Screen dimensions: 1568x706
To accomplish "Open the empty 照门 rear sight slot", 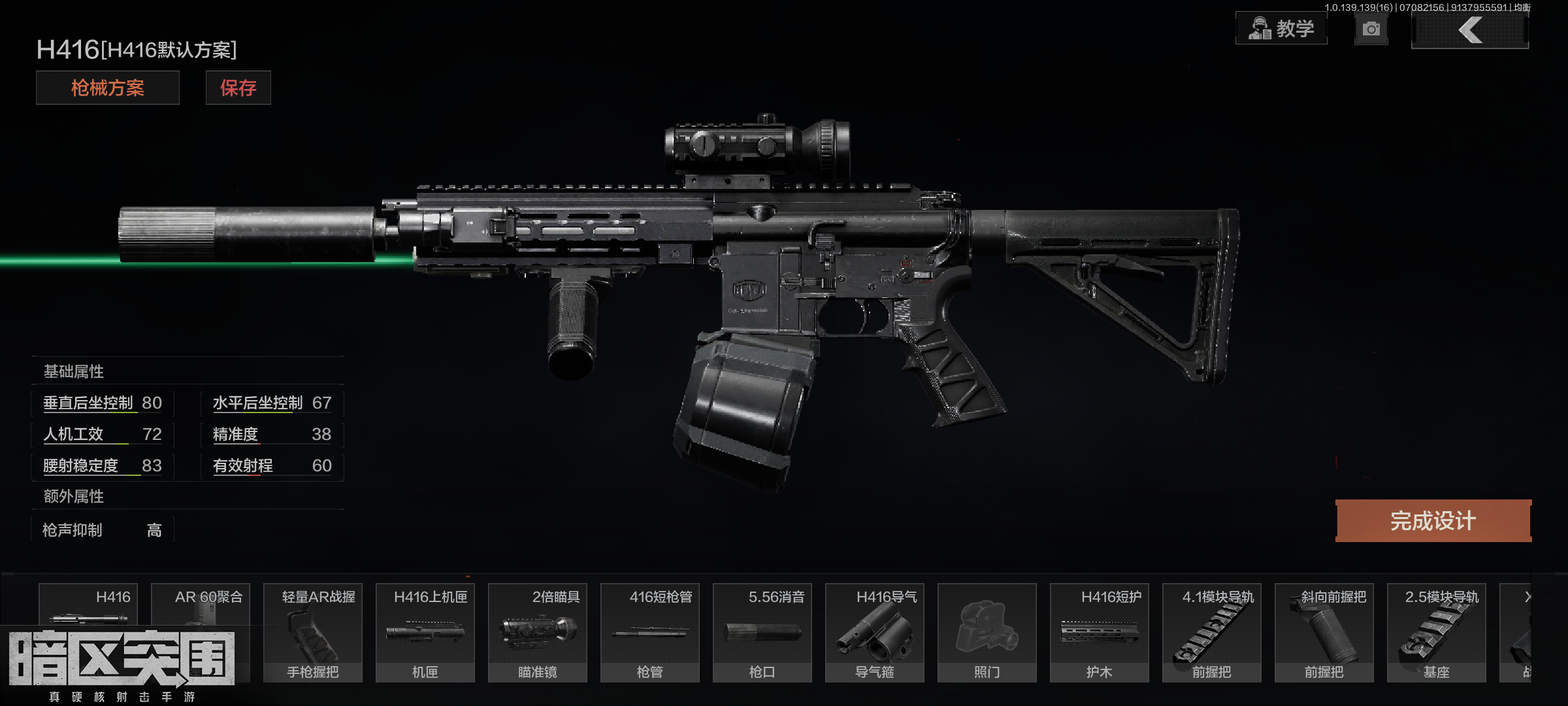I will [x=987, y=632].
